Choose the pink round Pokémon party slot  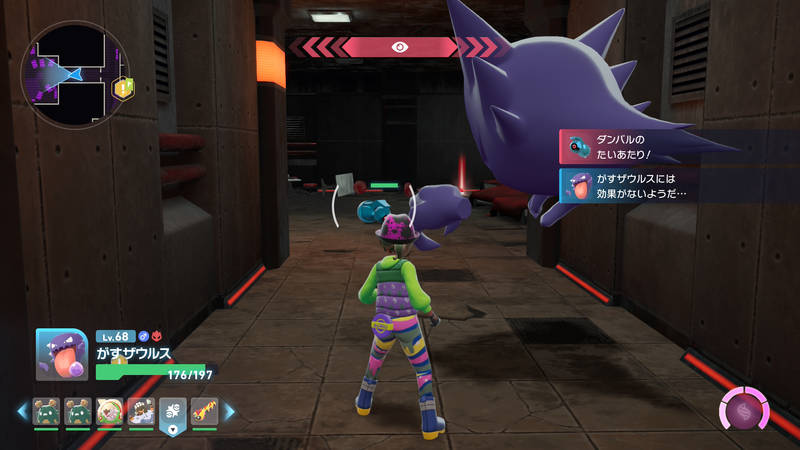[x=109, y=410]
